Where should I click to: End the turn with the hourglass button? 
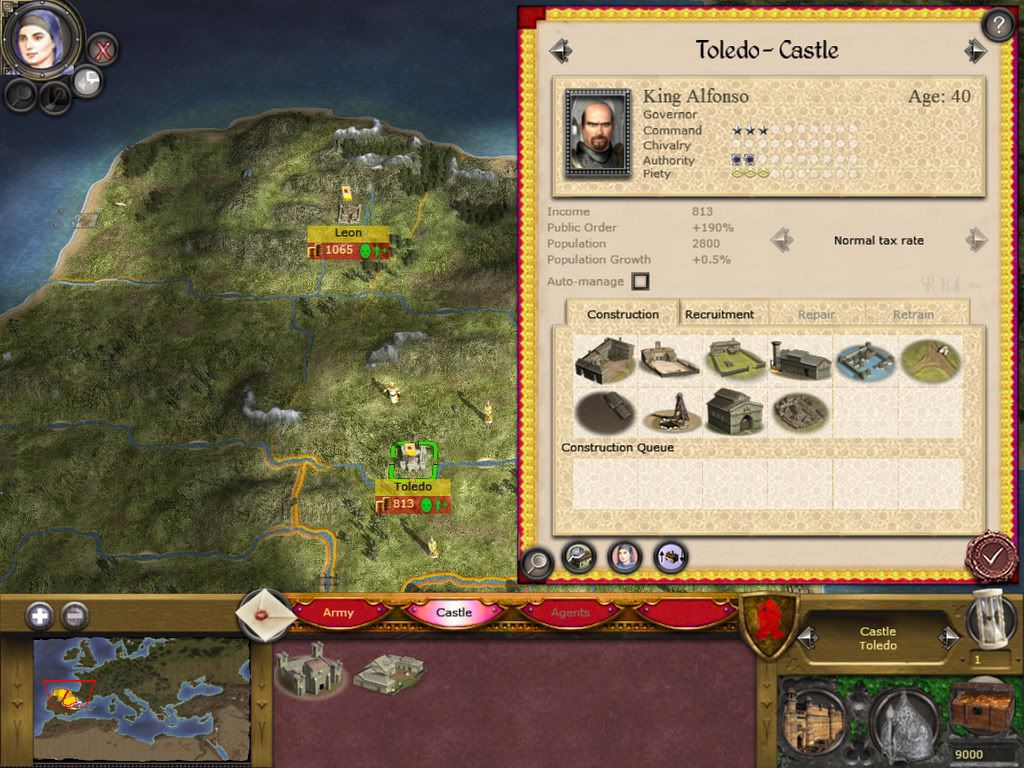(x=990, y=616)
